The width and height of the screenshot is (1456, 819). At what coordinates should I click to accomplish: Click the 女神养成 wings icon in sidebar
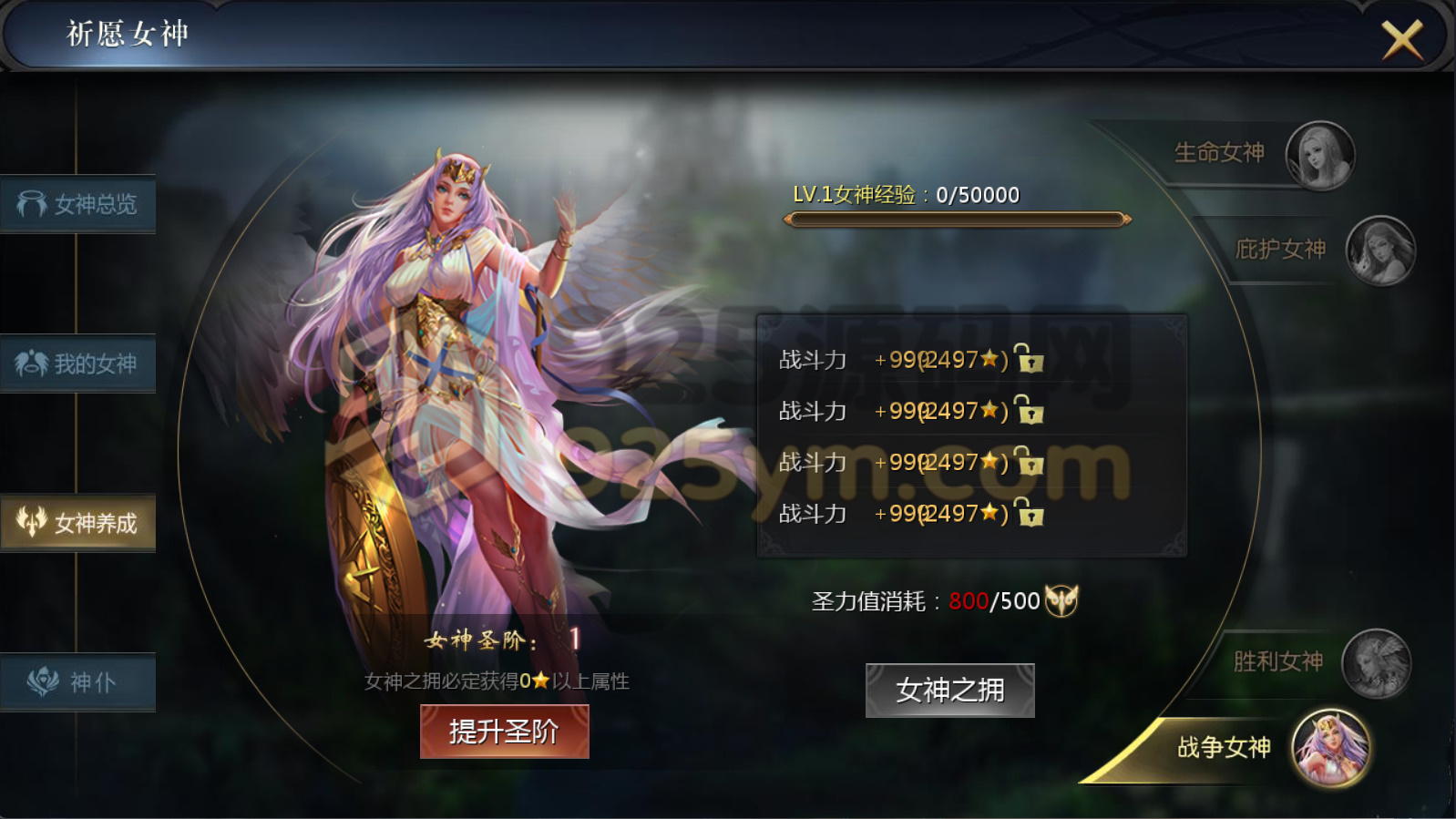(31, 522)
